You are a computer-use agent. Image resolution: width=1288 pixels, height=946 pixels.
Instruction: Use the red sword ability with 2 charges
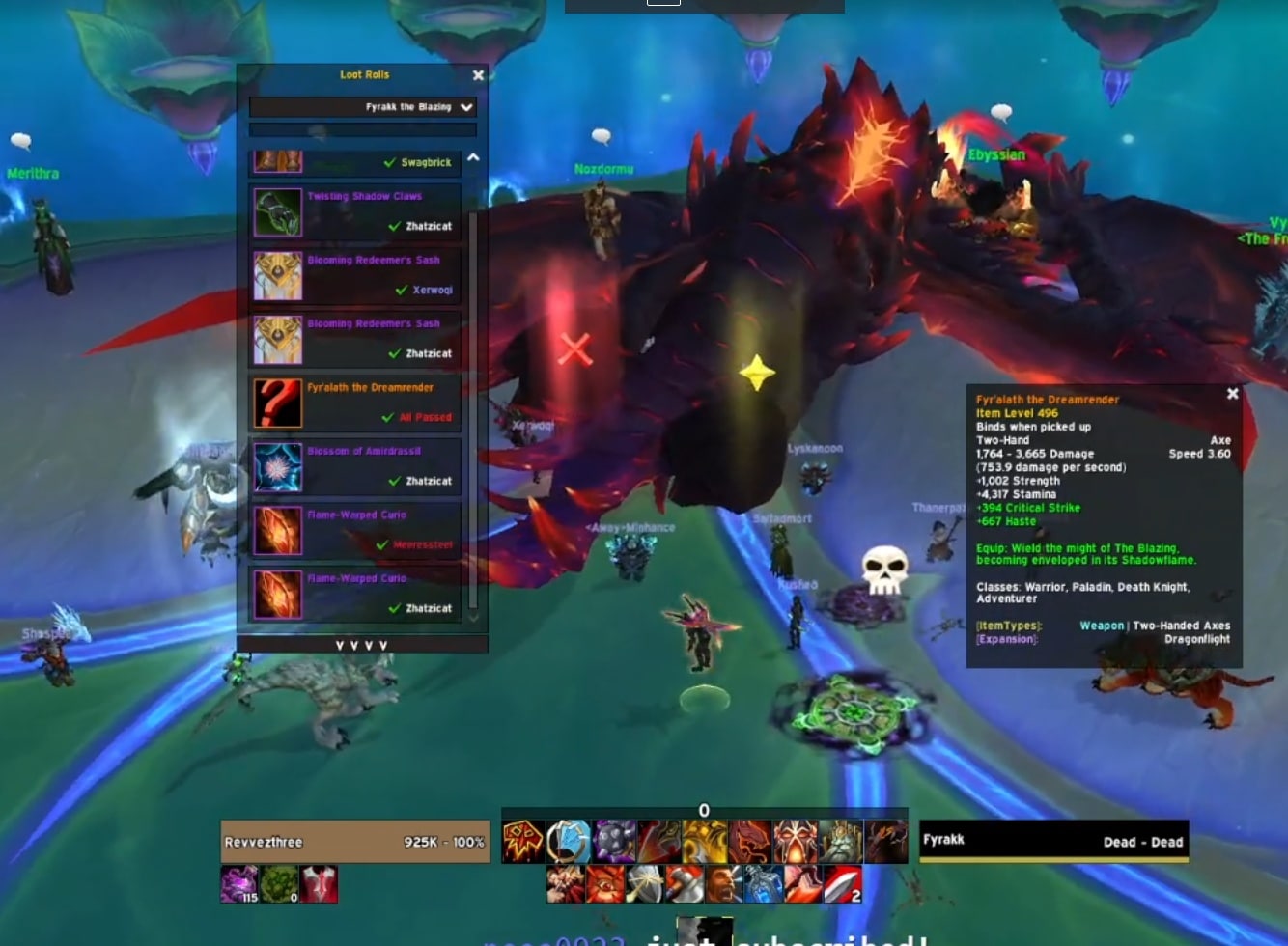click(x=841, y=883)
